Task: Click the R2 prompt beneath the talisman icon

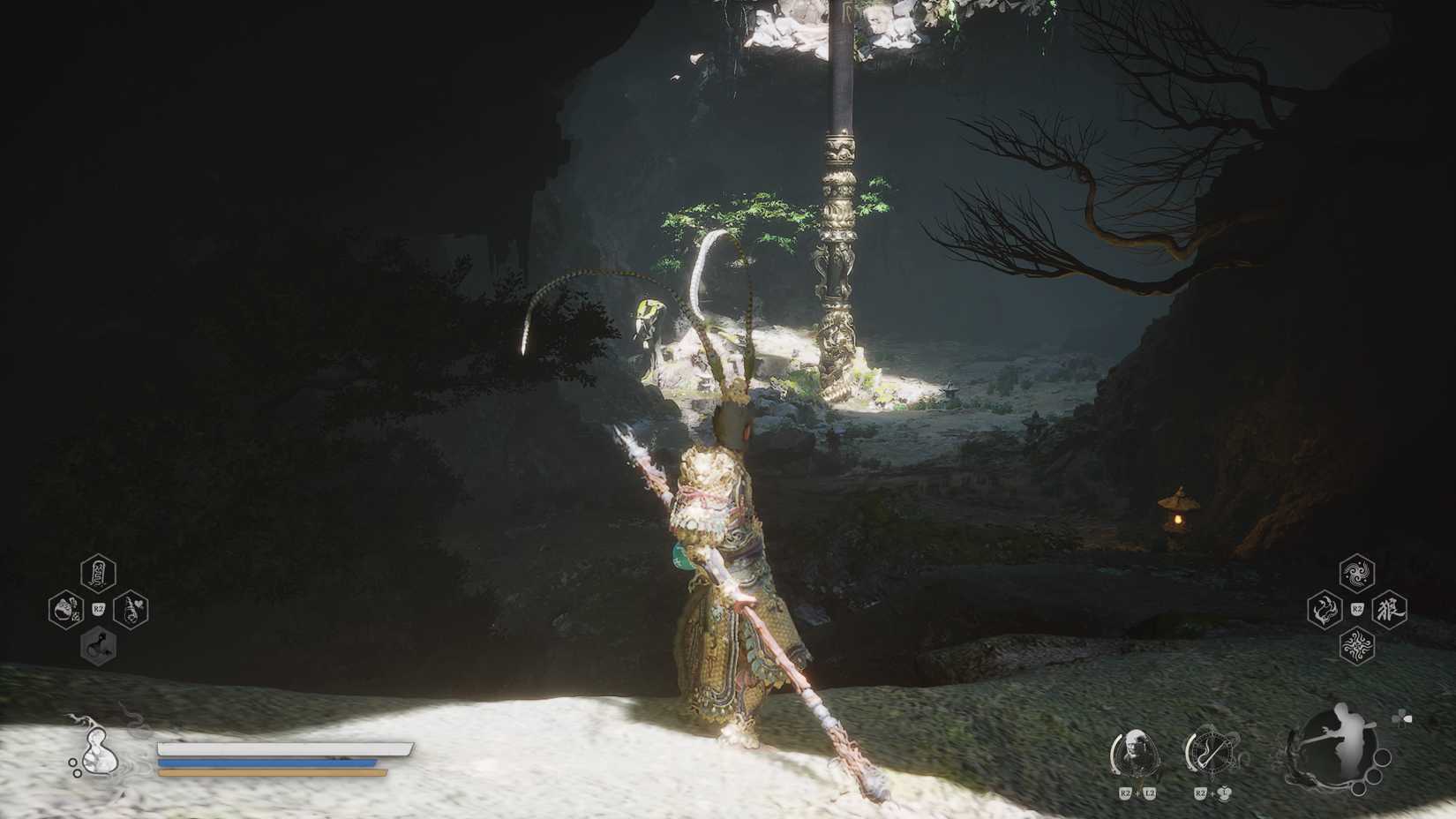Action: click(x=1200, y=792)
